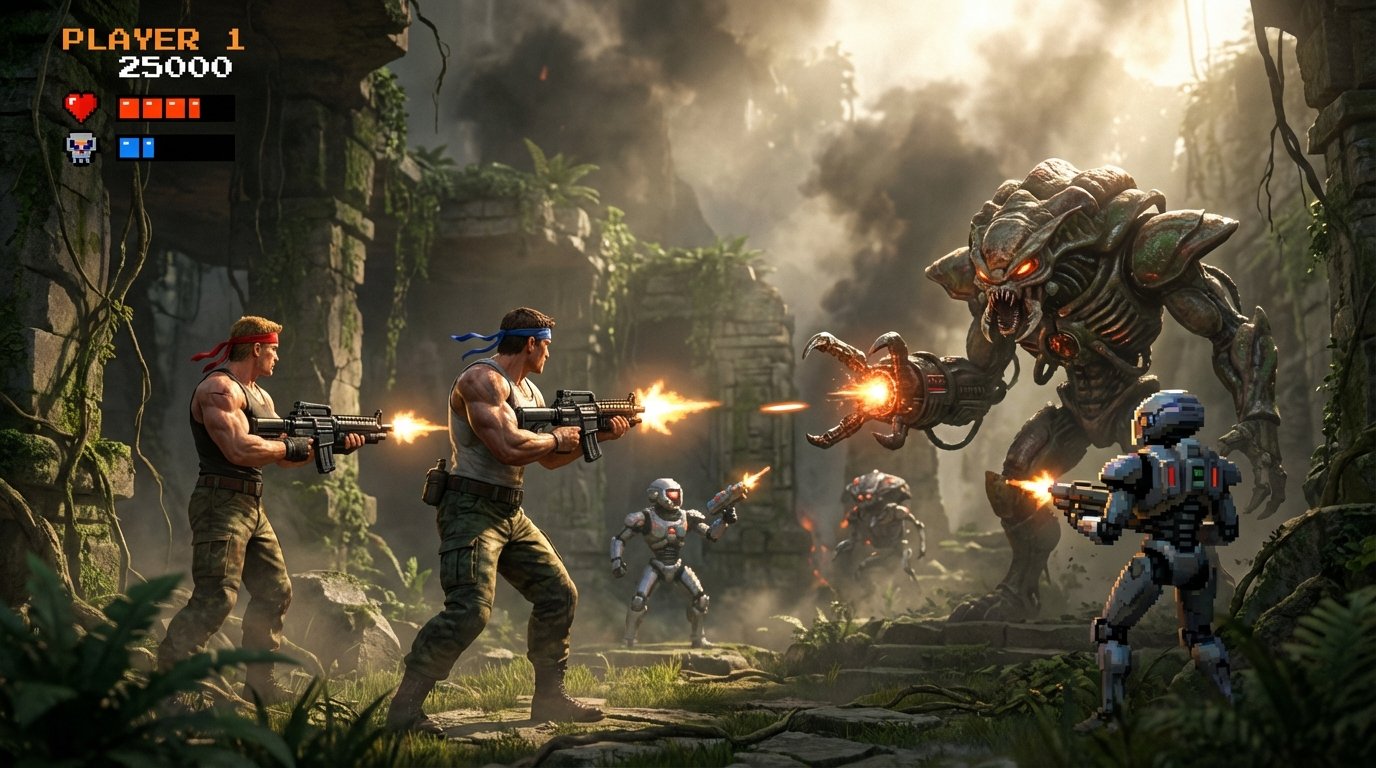1376x768 pixels.
Task: Click the empty black portion of the health bar
Action: [x=218, y=108]
